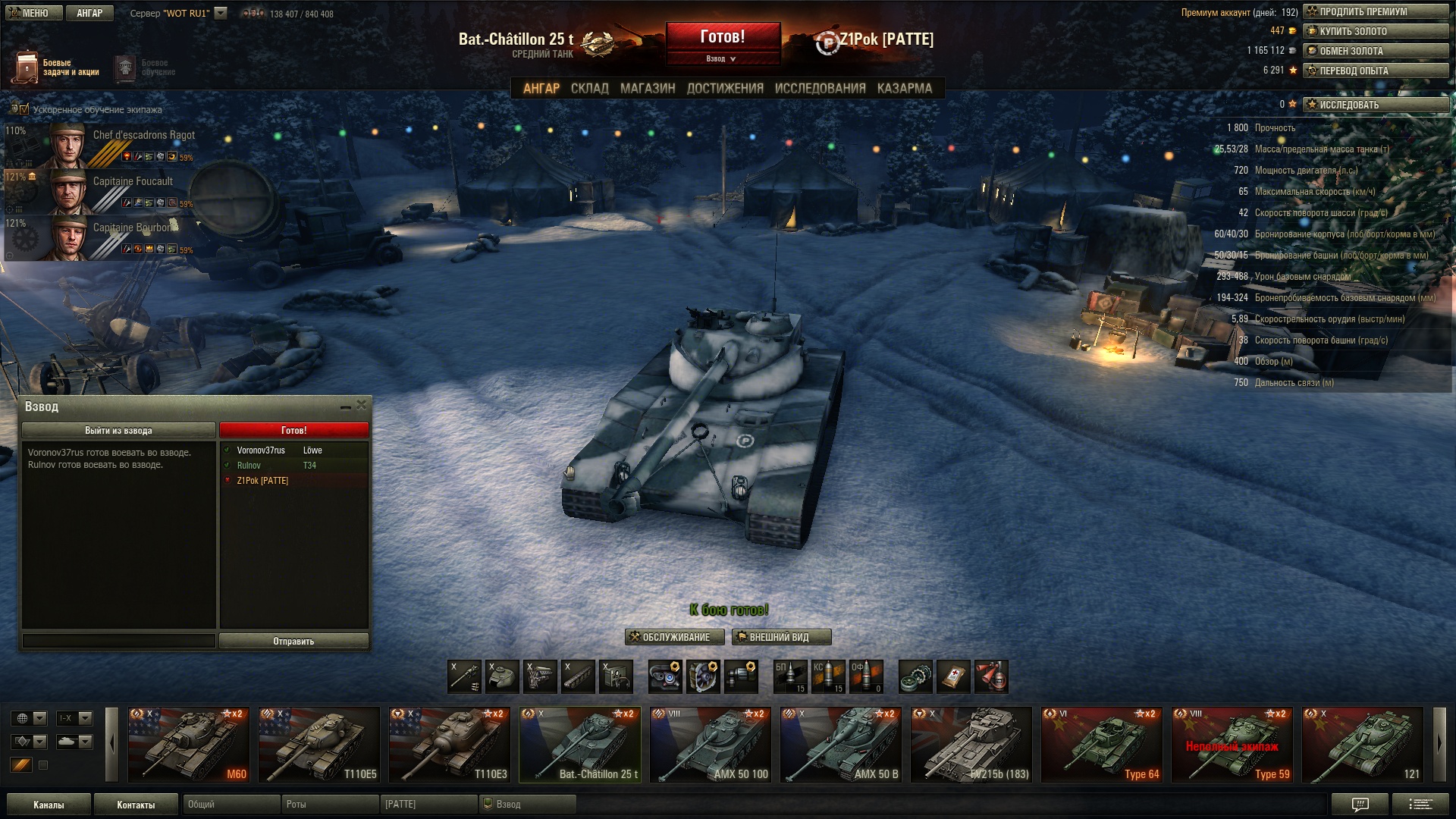Send chat message with Отправить
The image size is (1456, 819).
click(293, 642)
